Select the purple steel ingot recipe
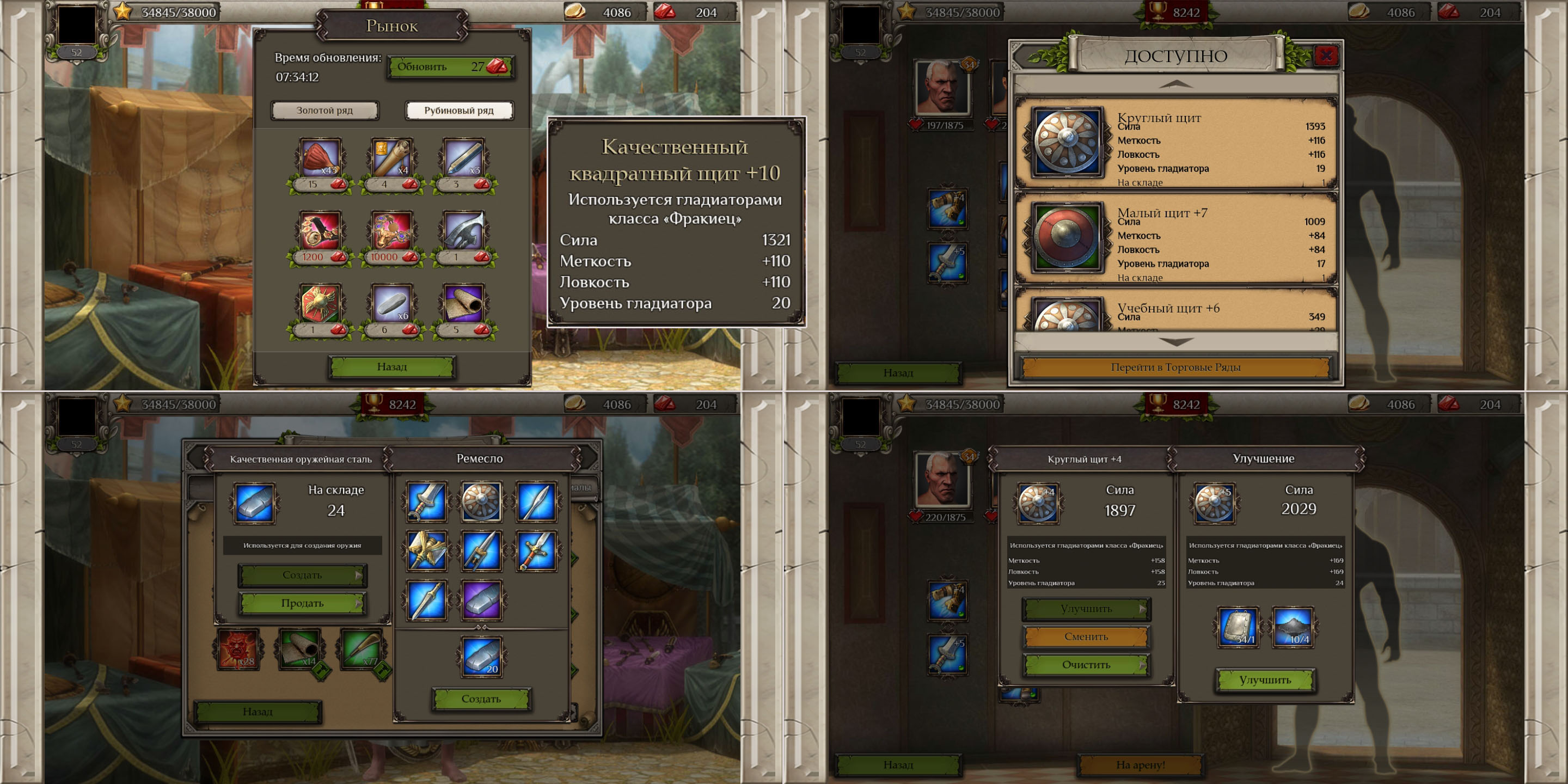Viewport: 1568px width, 784px height. click(481, 600)
